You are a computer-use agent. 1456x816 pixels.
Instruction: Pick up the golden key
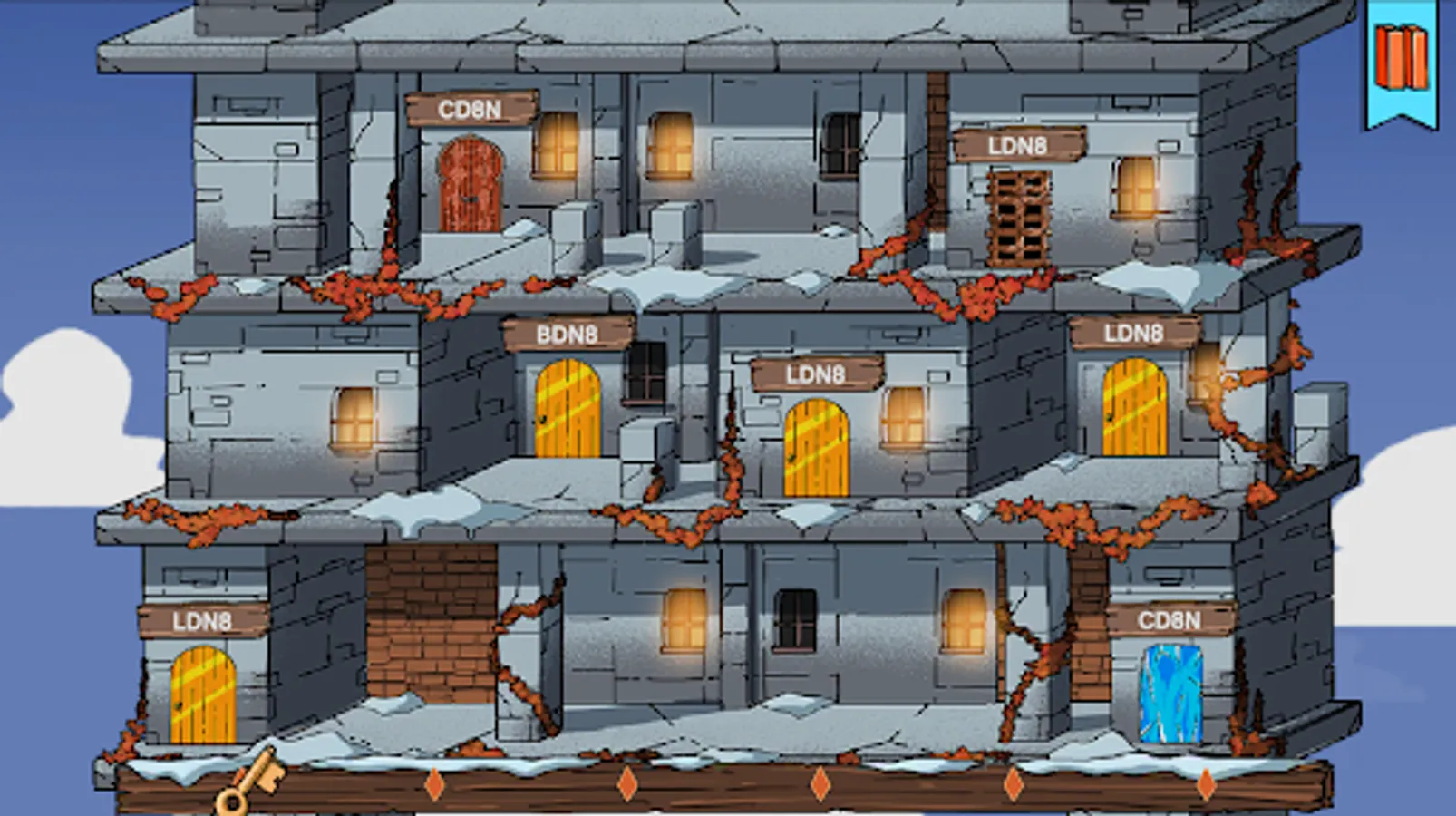249,785
